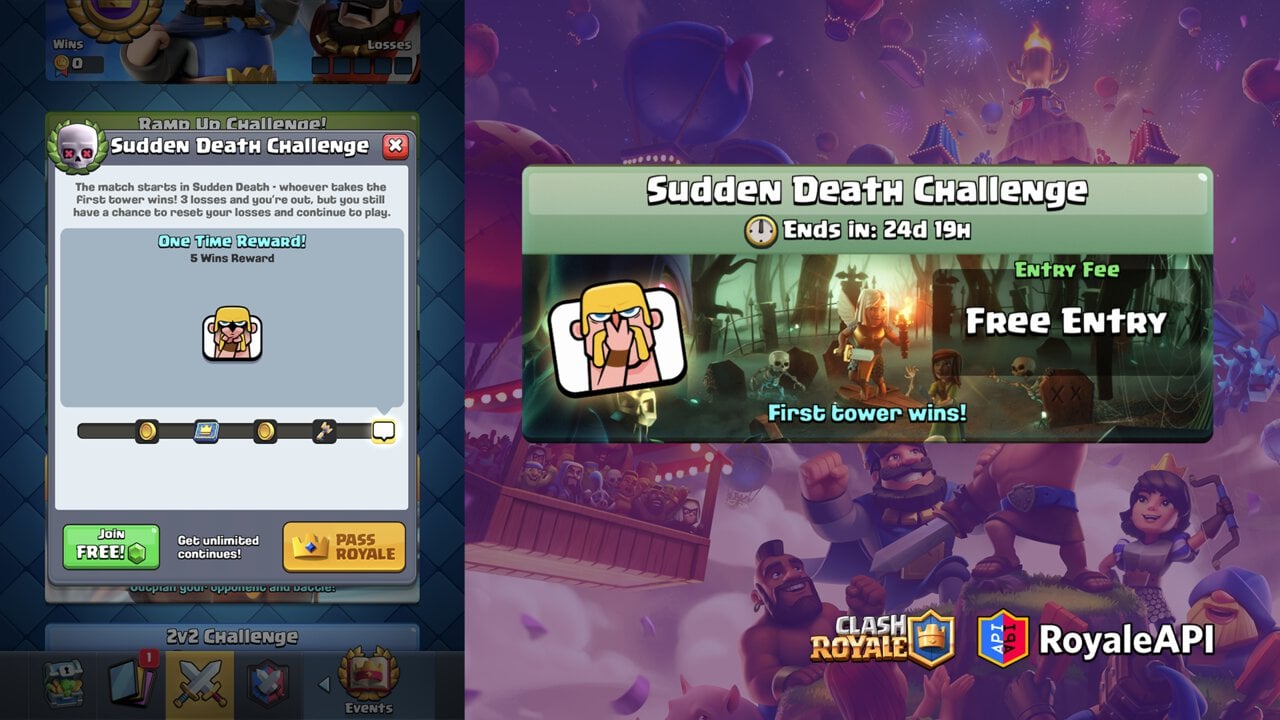Close the Sudden Death Challenge popup
The image size is (1280, 720).
396,146
